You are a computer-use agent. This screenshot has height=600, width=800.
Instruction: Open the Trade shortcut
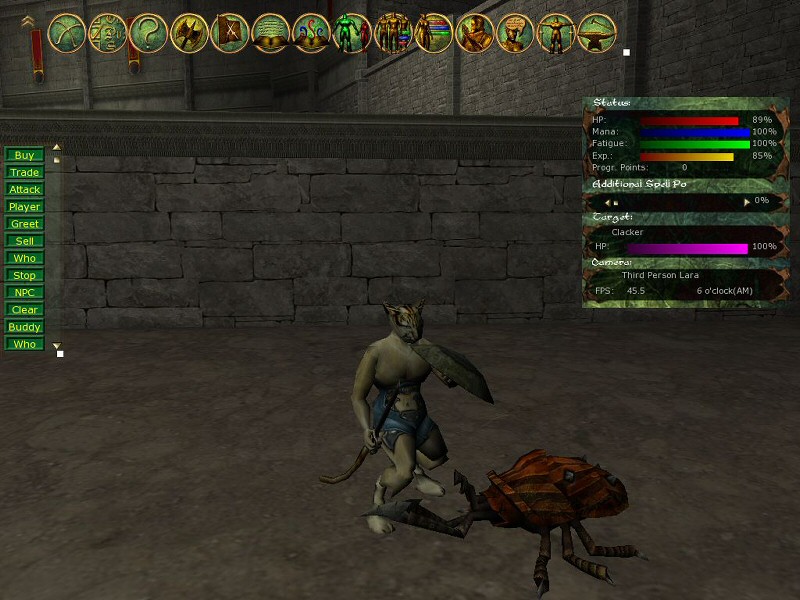pyautogui.click(x=24, y=172)
